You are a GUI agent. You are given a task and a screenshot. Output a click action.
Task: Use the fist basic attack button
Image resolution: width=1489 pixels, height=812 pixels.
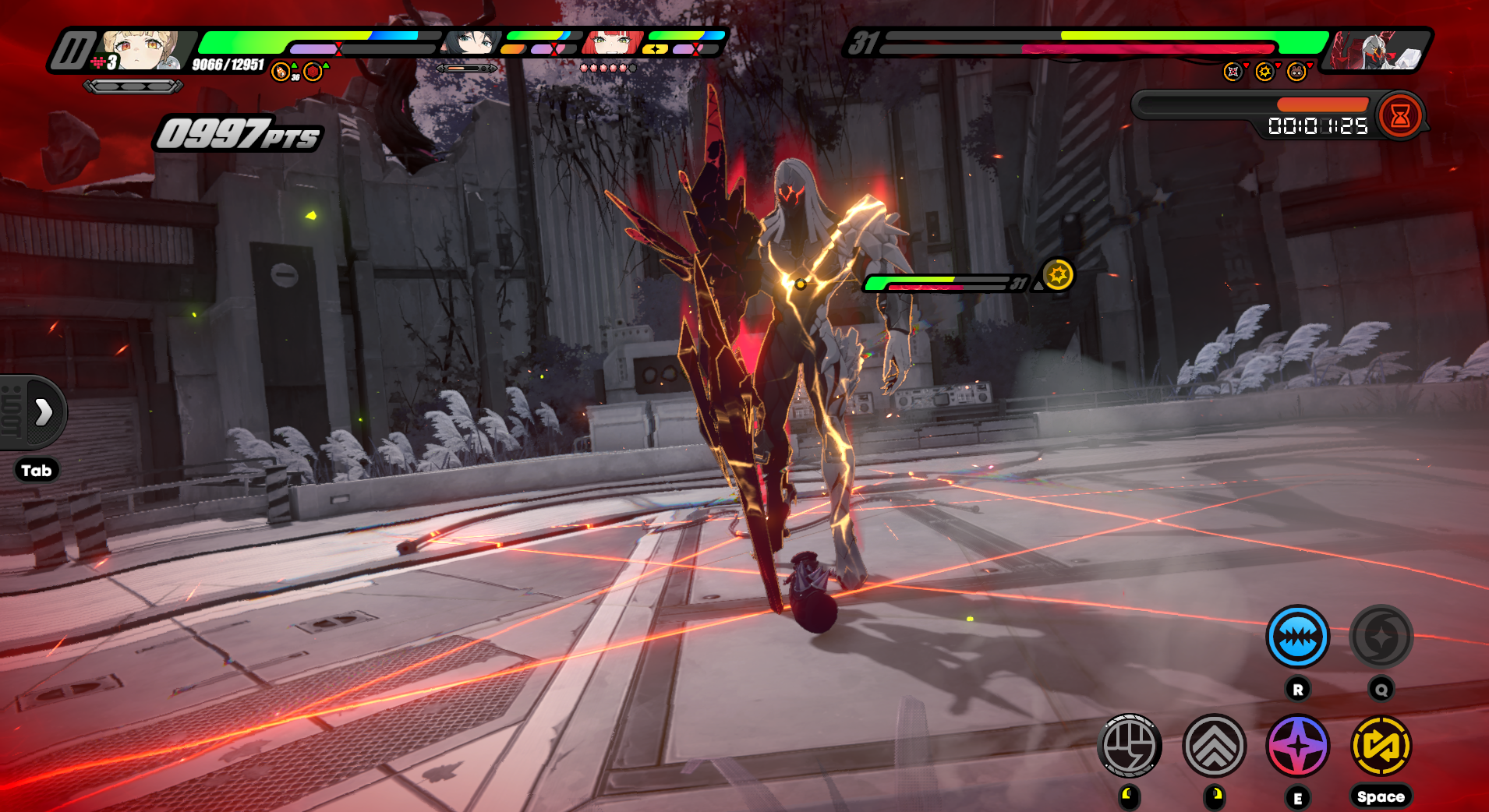coord(1130,746)
